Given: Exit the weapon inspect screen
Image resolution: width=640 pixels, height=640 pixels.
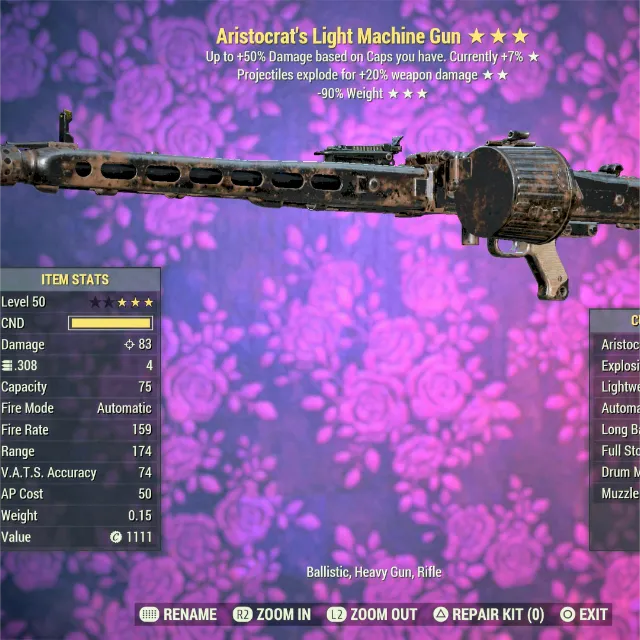Looking at the screenshot, I should (584, 614).
